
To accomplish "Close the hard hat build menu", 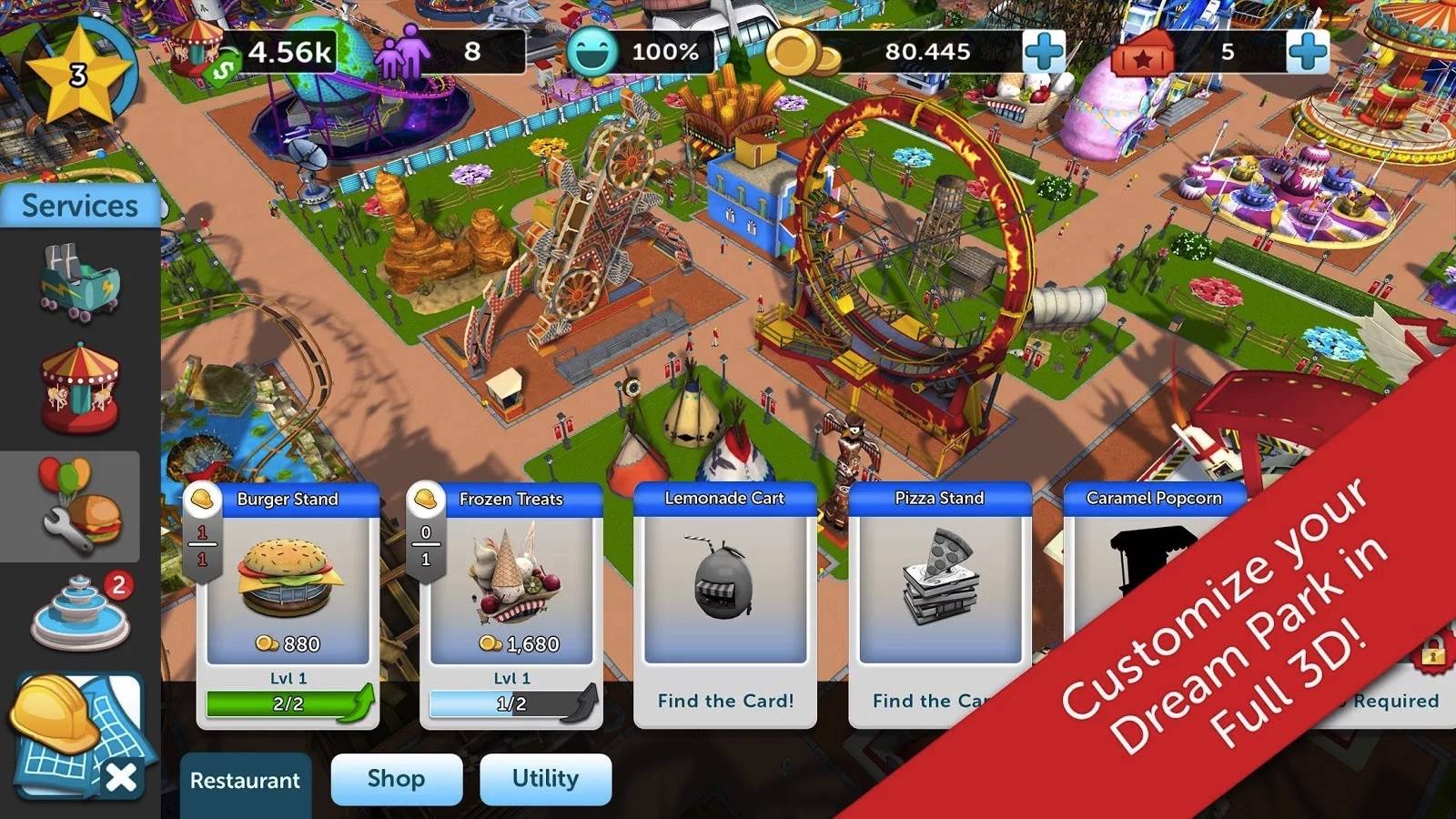I will 121,778.
